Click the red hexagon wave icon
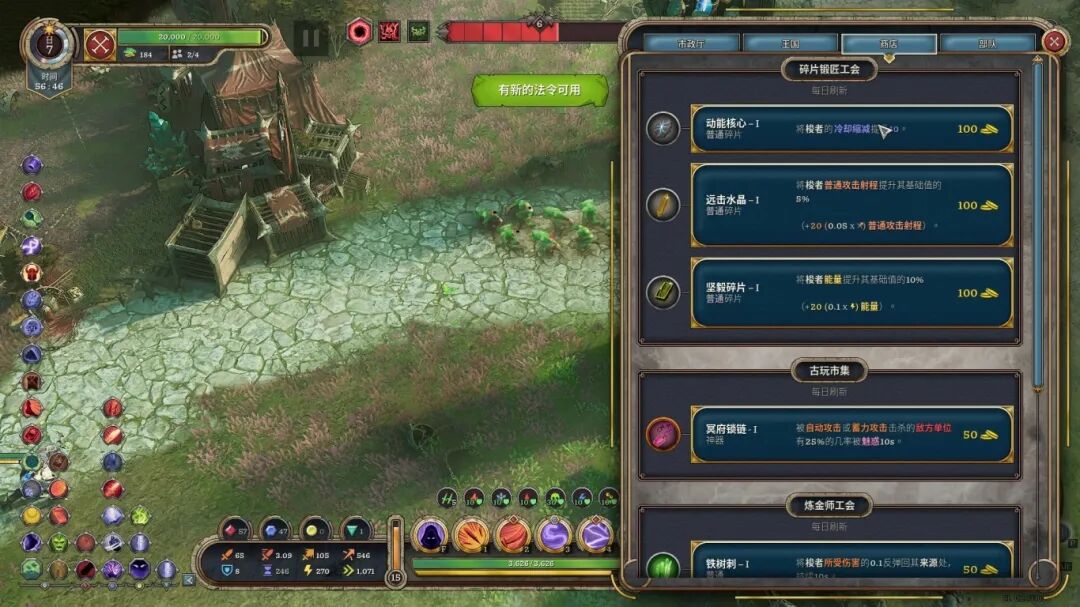This screenshot has width=1080, height=607. [360, 31]
